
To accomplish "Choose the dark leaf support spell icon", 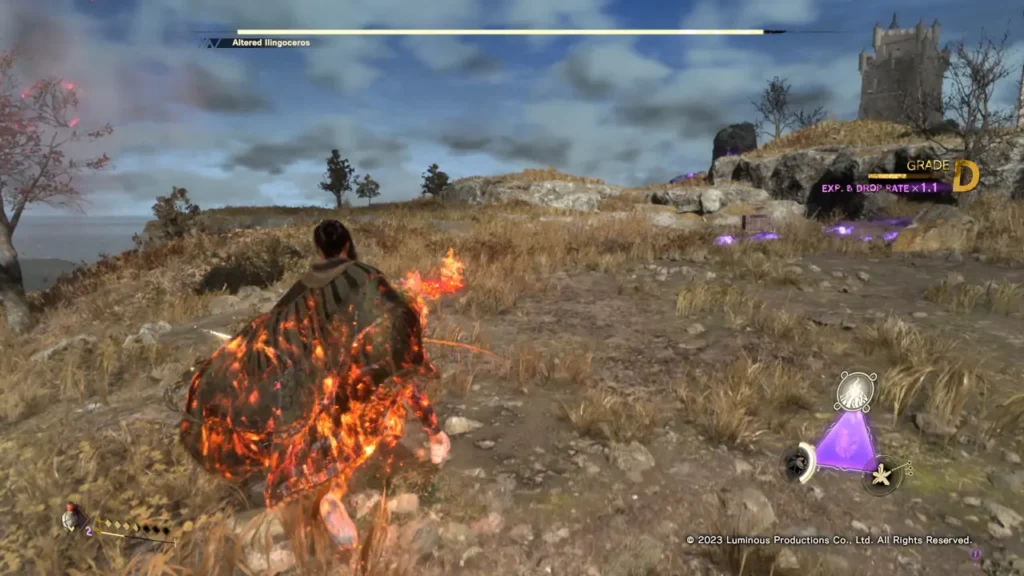I will 798,461.
